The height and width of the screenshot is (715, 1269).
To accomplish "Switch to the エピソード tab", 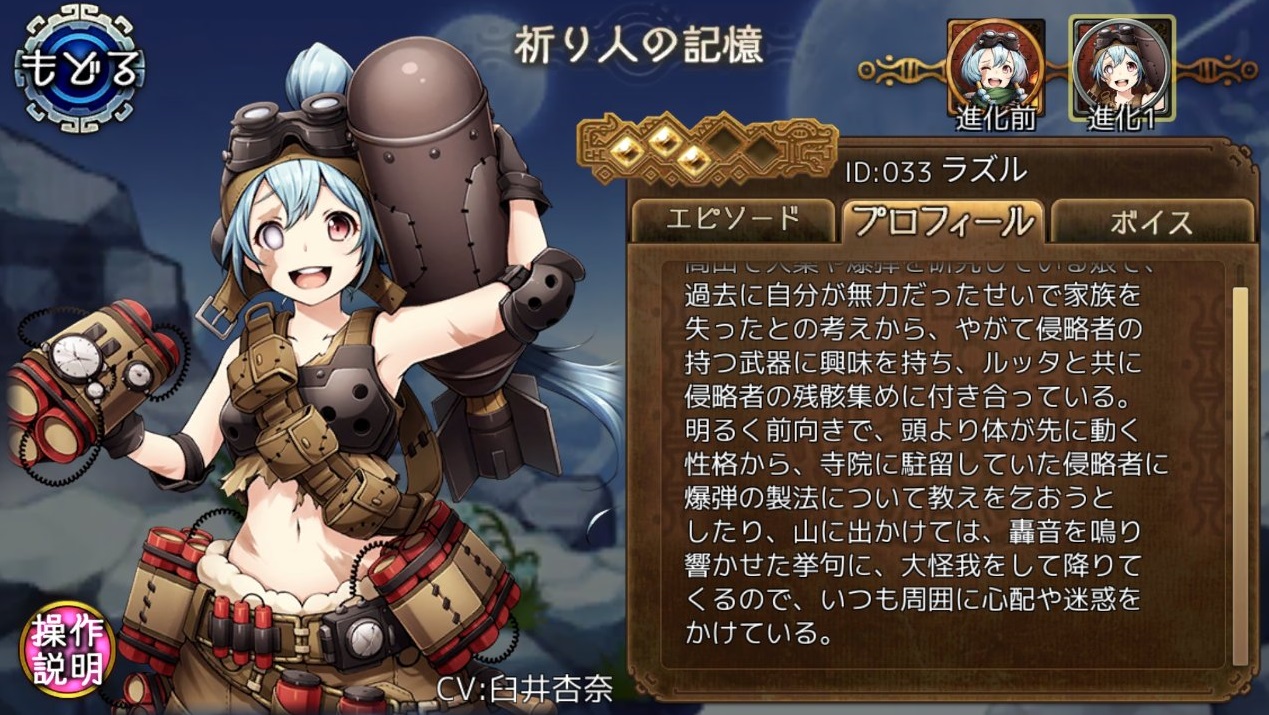I will tap(733, 220).
